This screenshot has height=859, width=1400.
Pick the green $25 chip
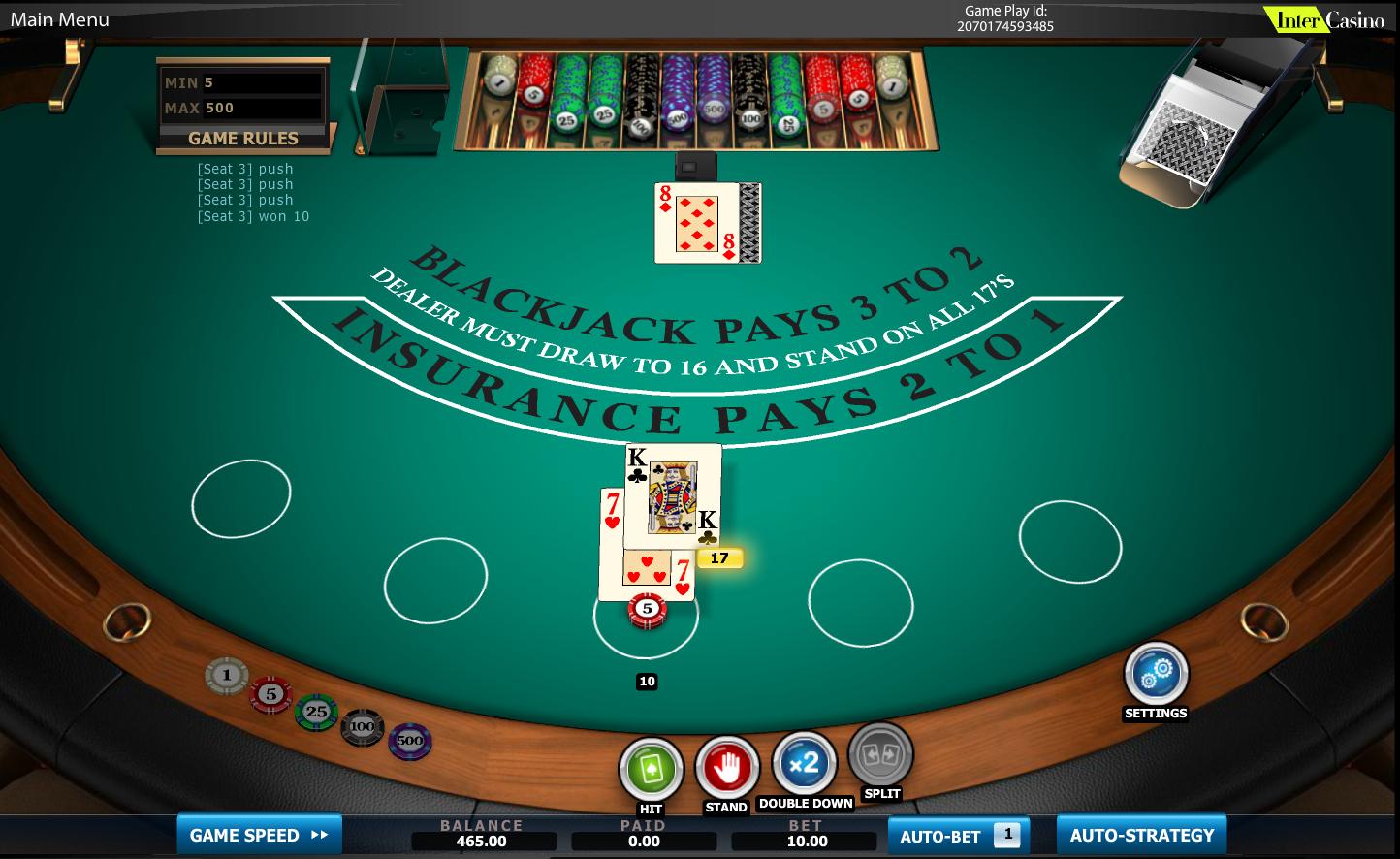(315, 713)
